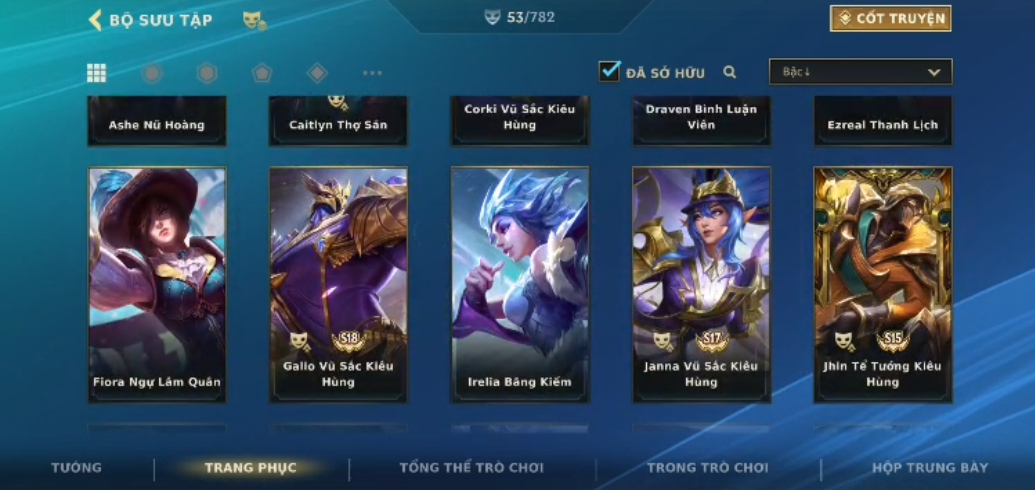
Task: Pick the Irelia Băng Kiếm skin card
Action: (x=519, y=284)
